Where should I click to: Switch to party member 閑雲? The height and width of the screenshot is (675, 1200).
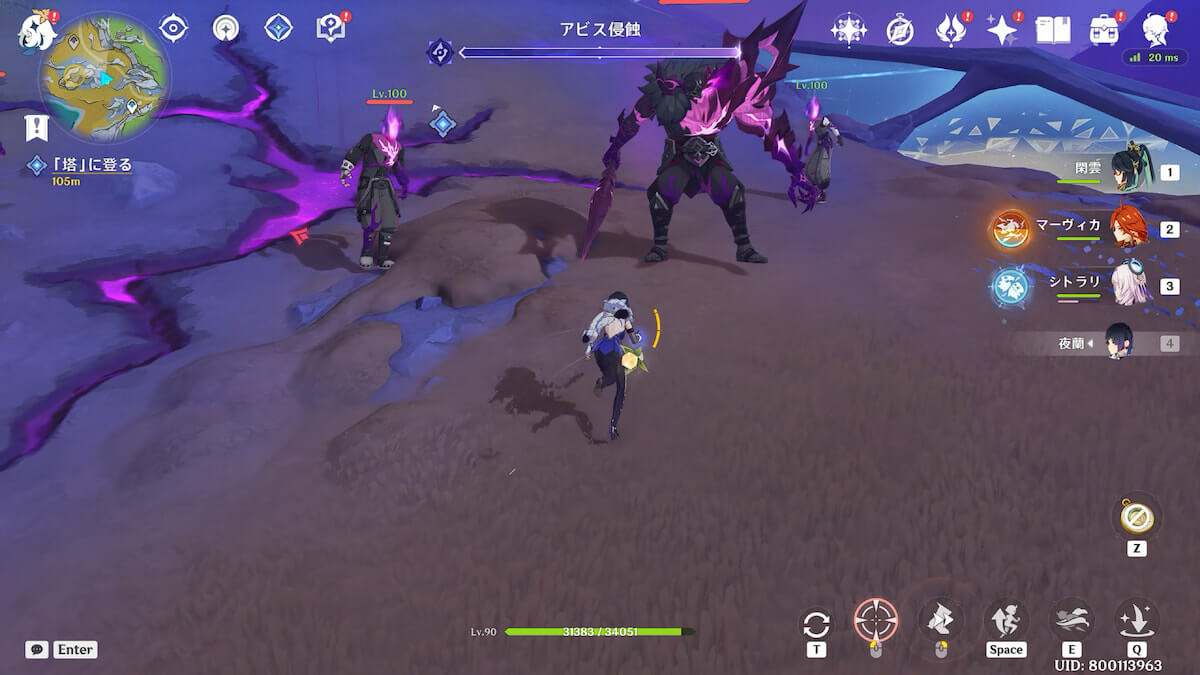point(1133,172)
